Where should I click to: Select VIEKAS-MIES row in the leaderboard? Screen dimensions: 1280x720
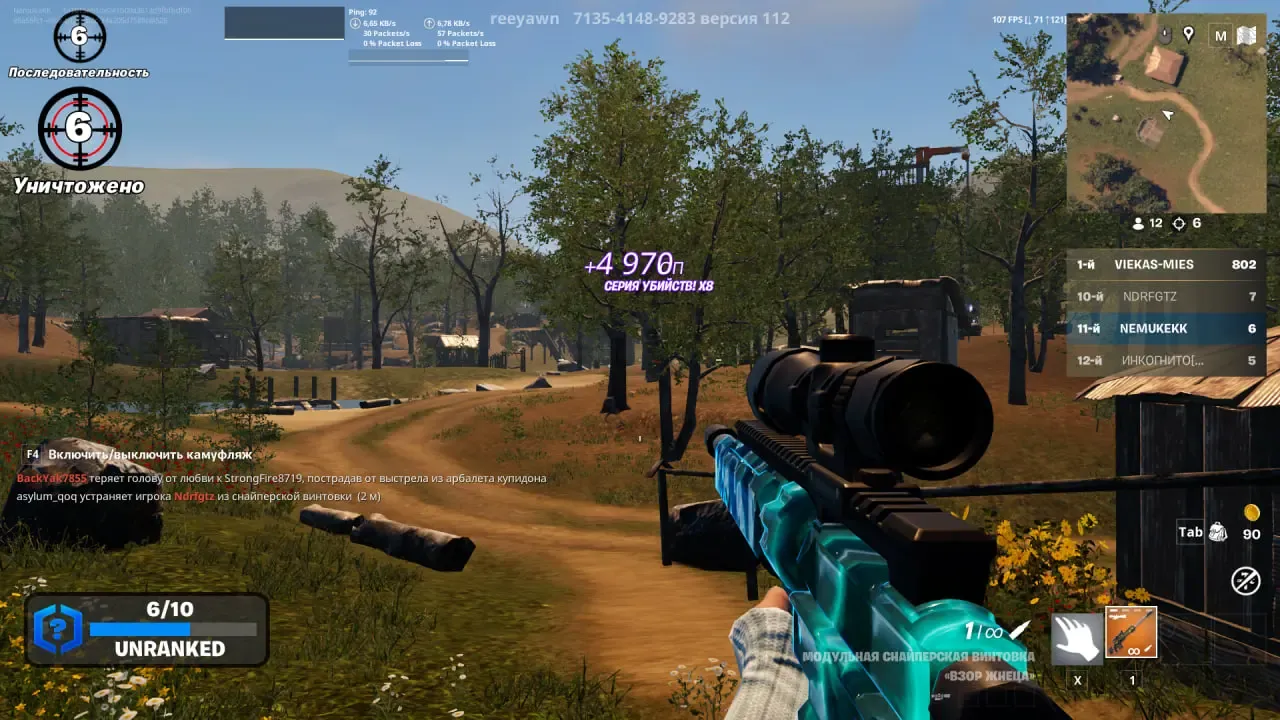[1165, 265]
